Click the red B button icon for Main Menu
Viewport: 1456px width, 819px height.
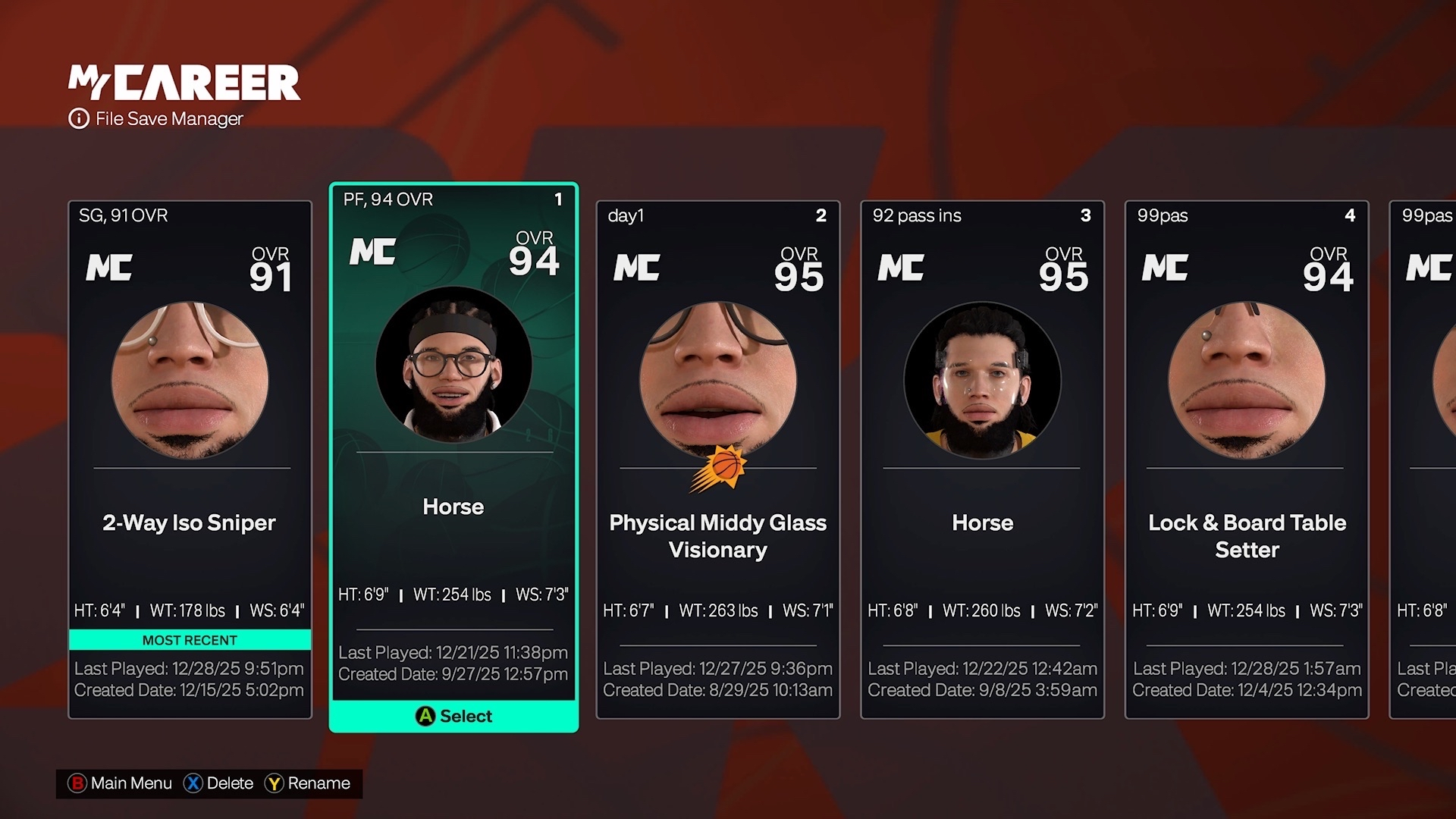pos(77,783)
